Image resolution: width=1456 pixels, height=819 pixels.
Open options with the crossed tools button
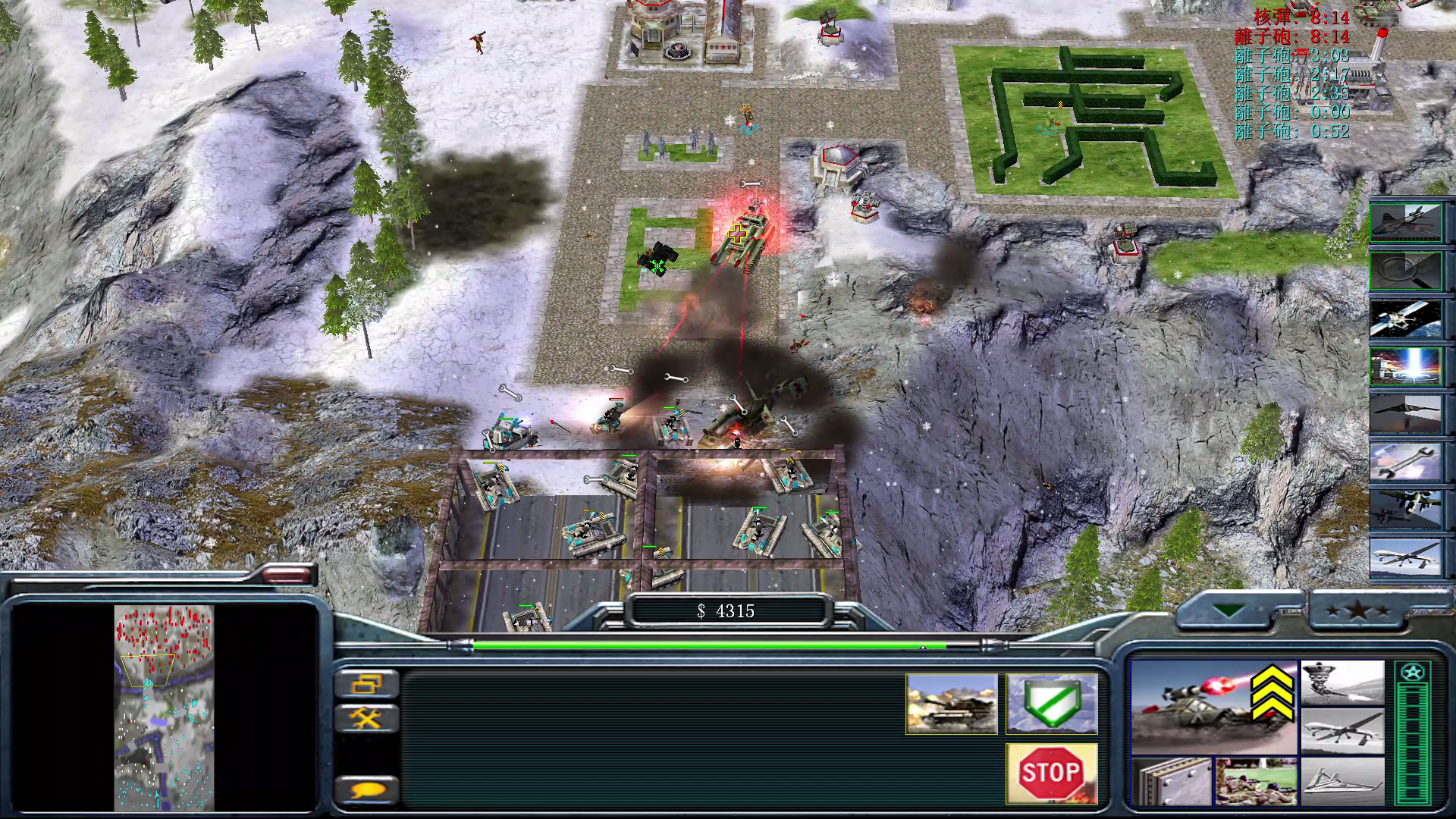(366, 717)
